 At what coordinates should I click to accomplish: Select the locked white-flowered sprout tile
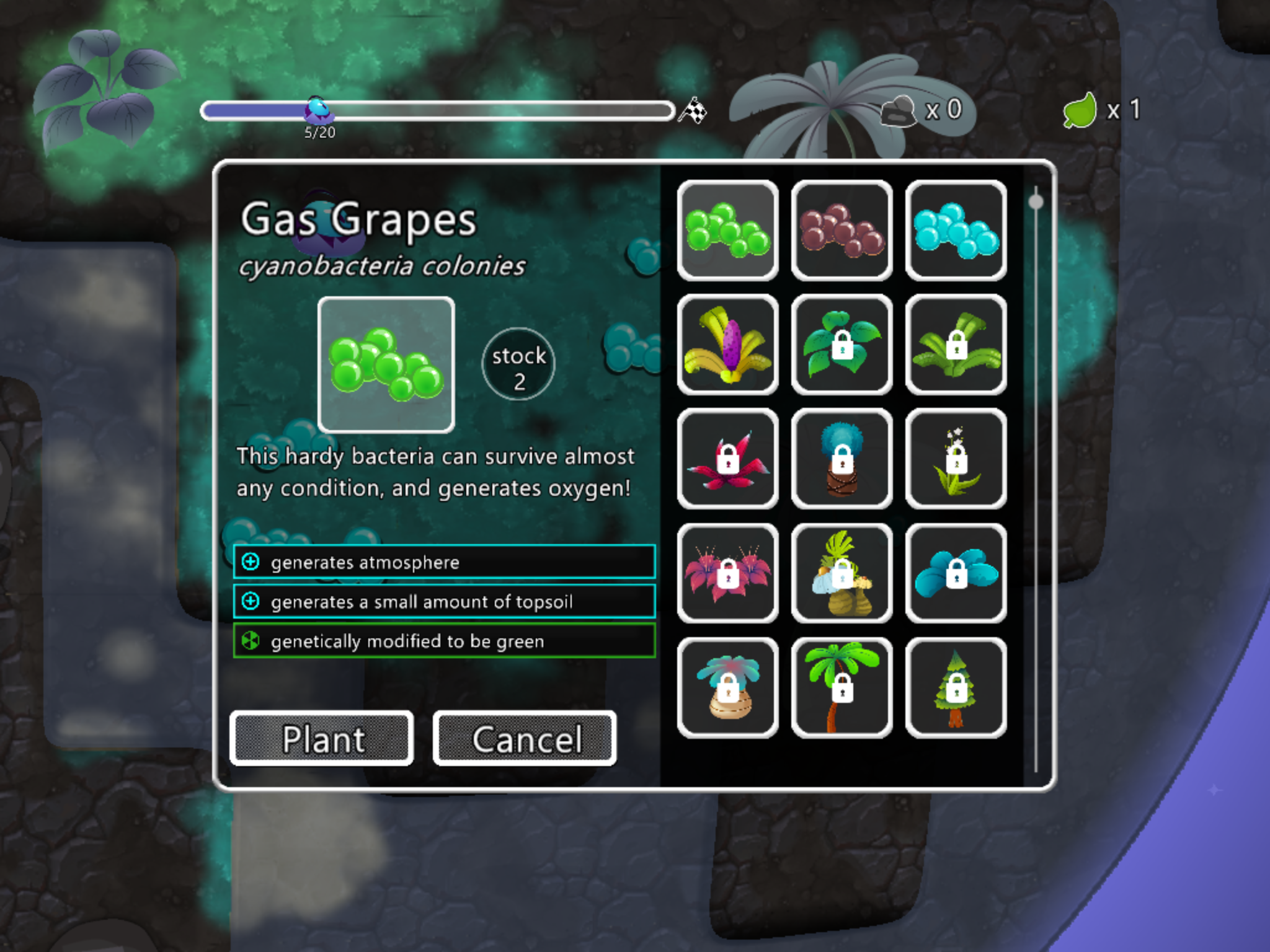[956, 459]
